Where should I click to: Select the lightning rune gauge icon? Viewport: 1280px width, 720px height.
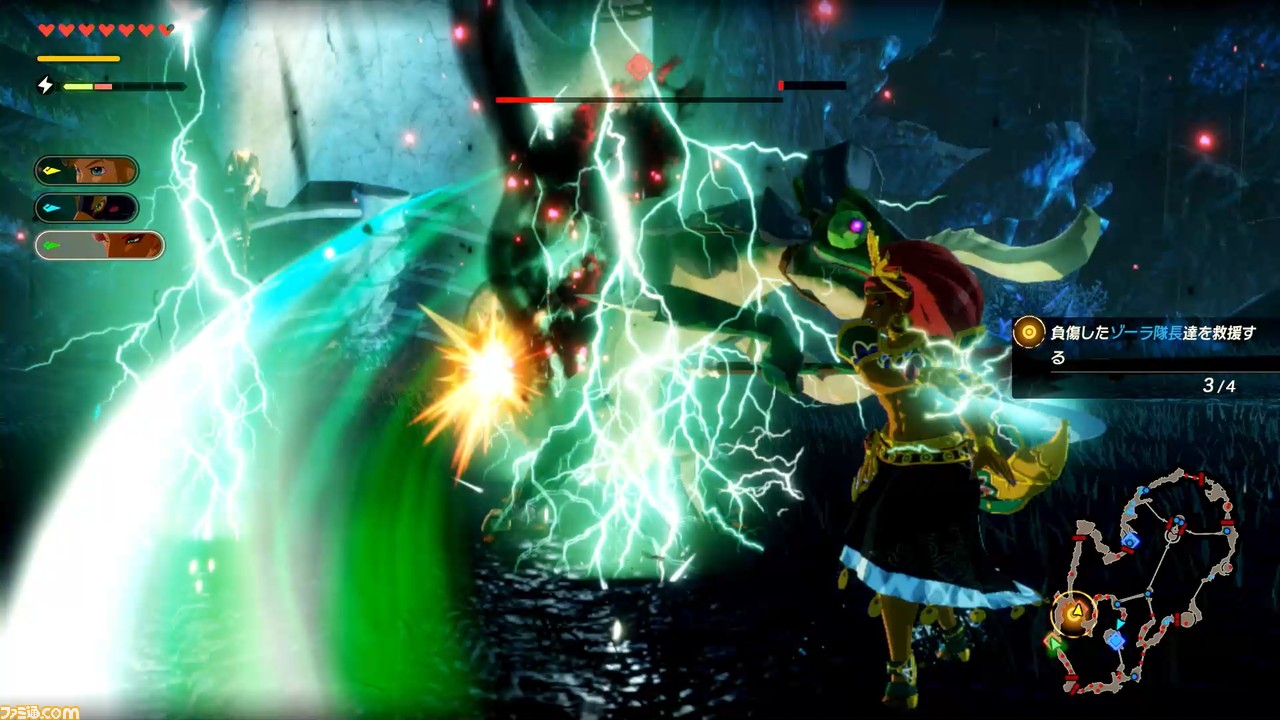point(45,85)
